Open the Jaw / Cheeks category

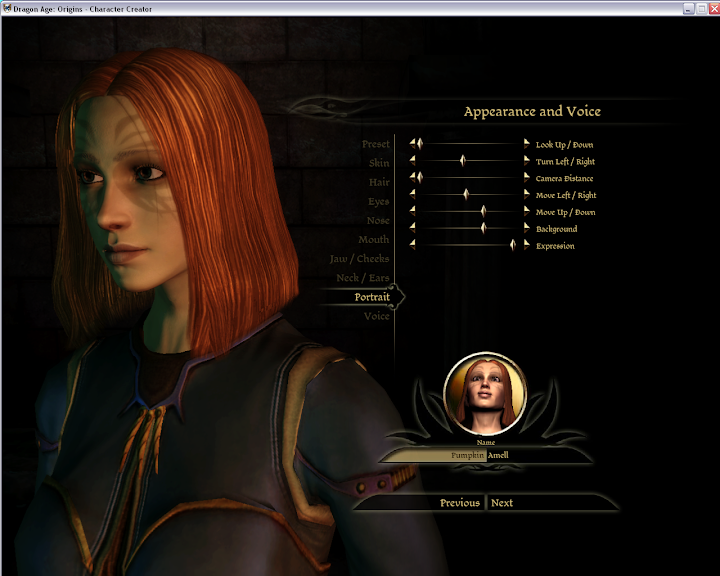[360, 258]
